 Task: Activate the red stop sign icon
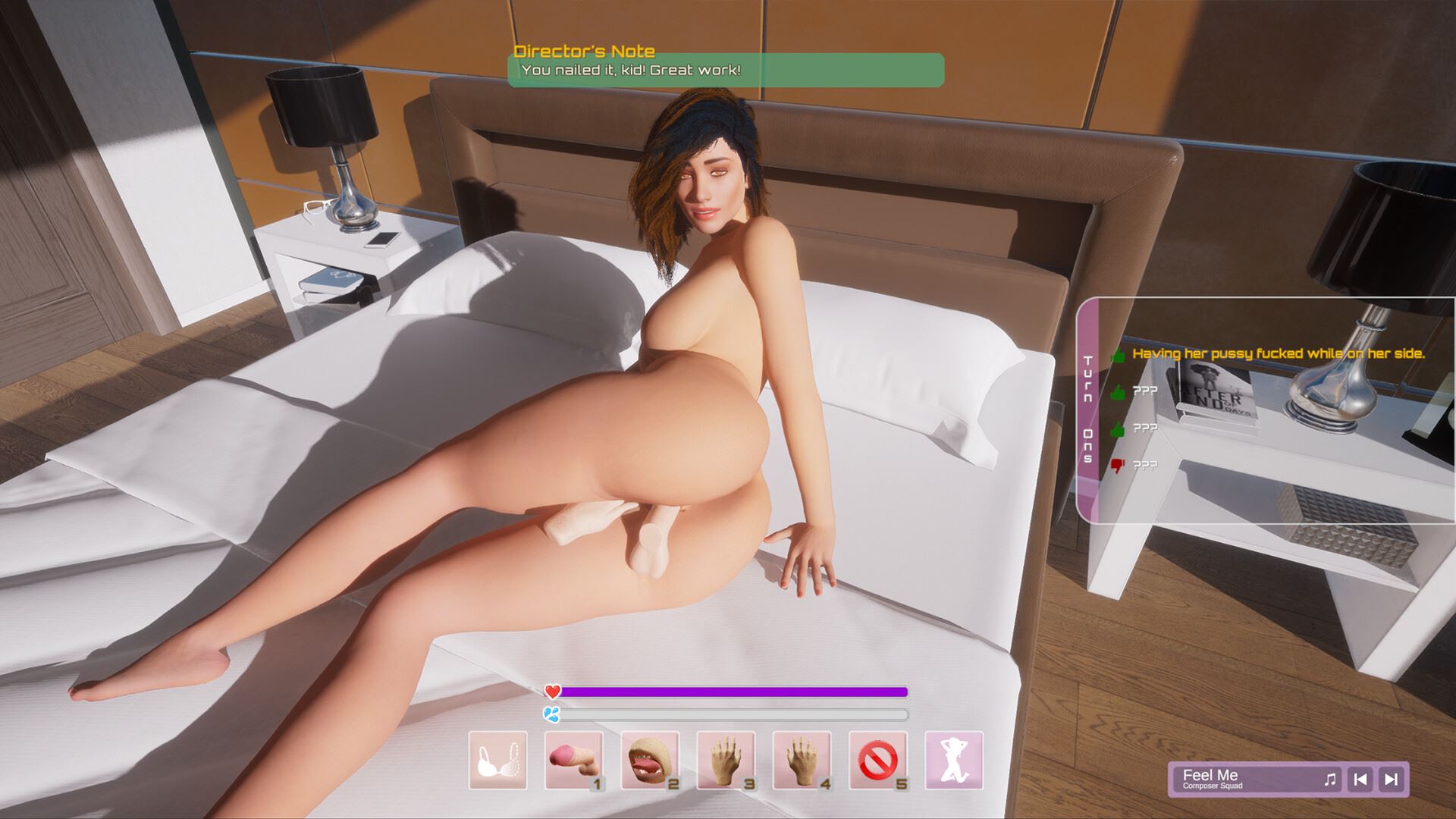click(x=878, y=761)
